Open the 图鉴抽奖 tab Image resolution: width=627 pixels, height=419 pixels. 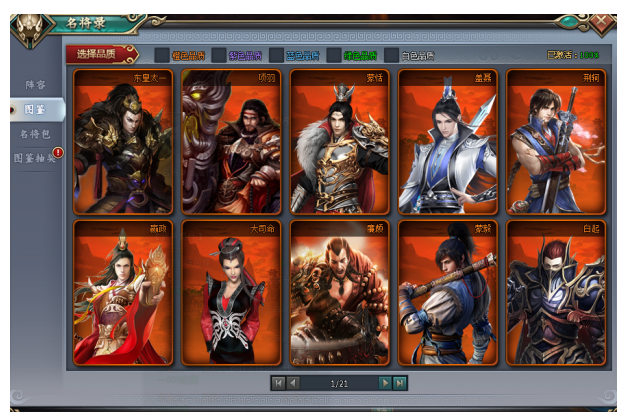point(35,157)
